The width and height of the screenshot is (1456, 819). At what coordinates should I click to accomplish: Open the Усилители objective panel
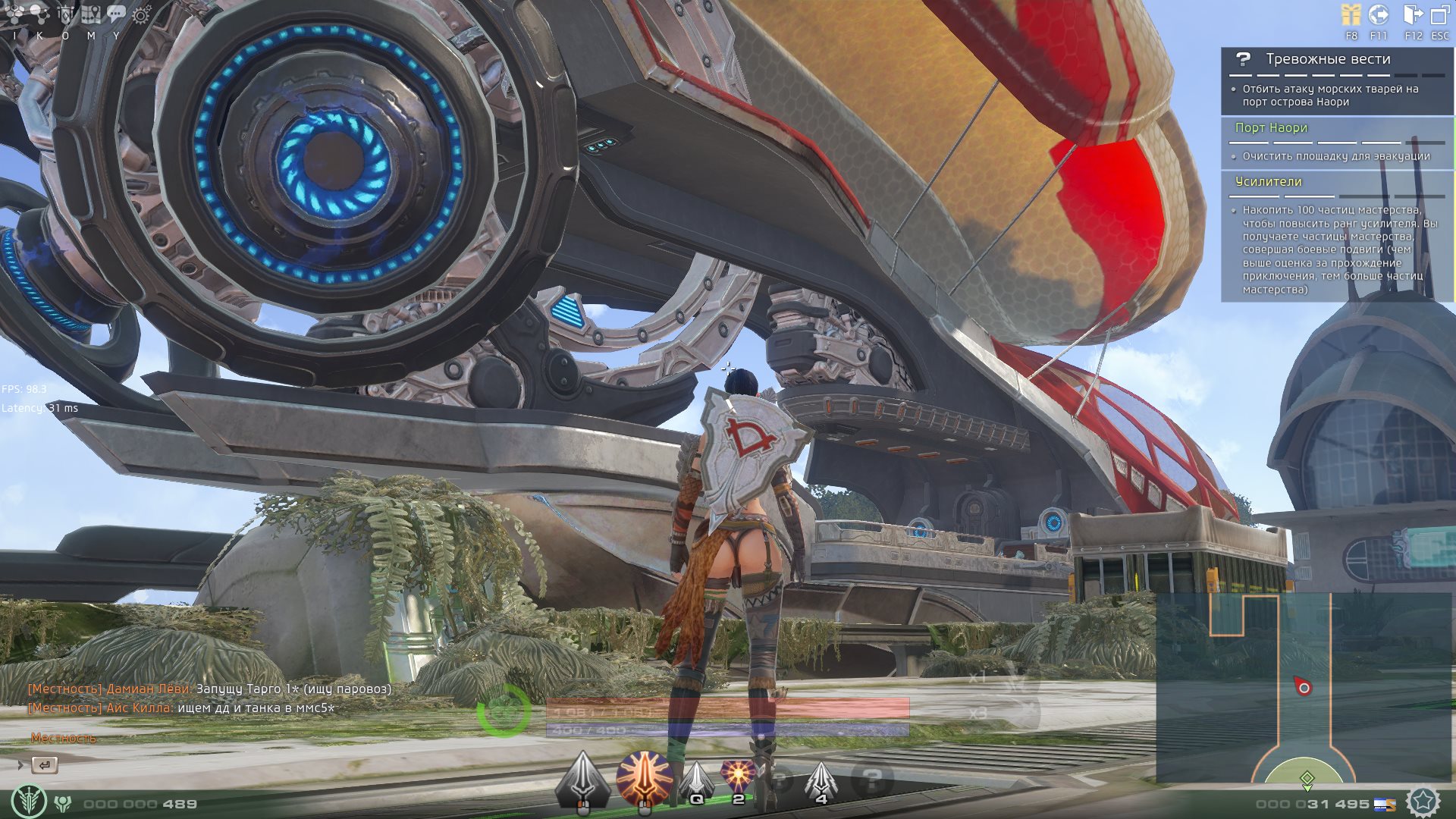tap(1268, 181)
